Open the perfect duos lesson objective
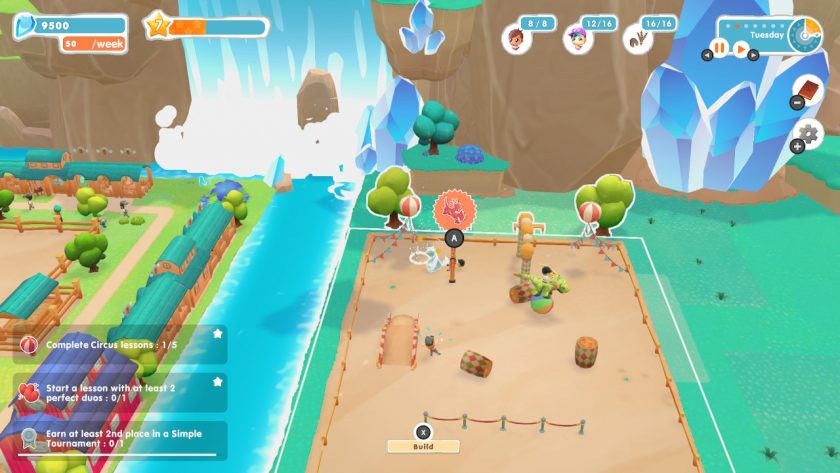This screenshot has width=840, height=473. [120, 392]
